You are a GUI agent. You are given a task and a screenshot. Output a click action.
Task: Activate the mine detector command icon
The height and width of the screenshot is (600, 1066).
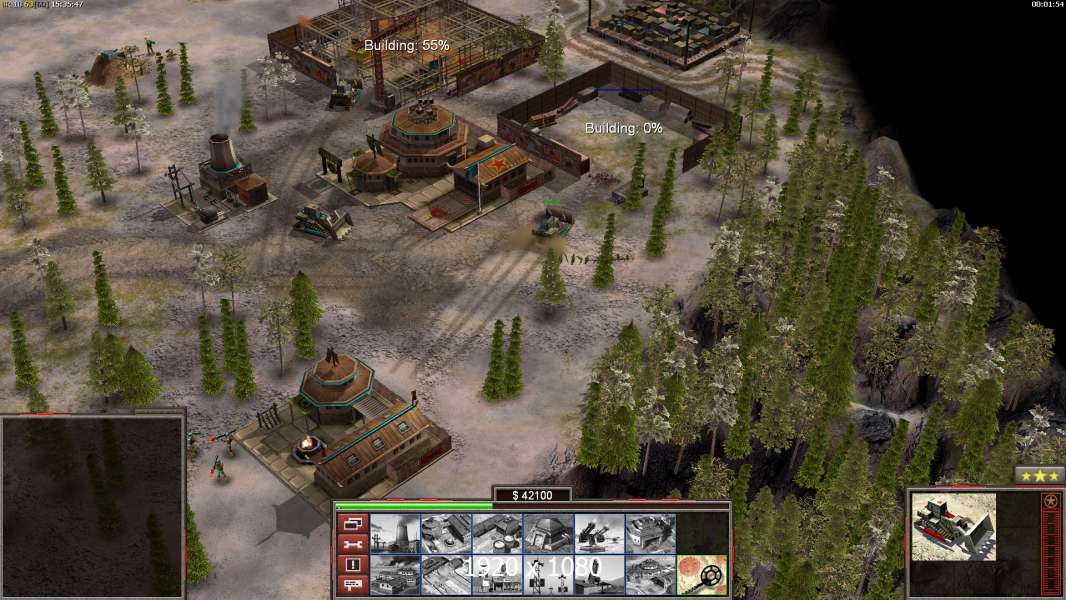tap(701, 574)
